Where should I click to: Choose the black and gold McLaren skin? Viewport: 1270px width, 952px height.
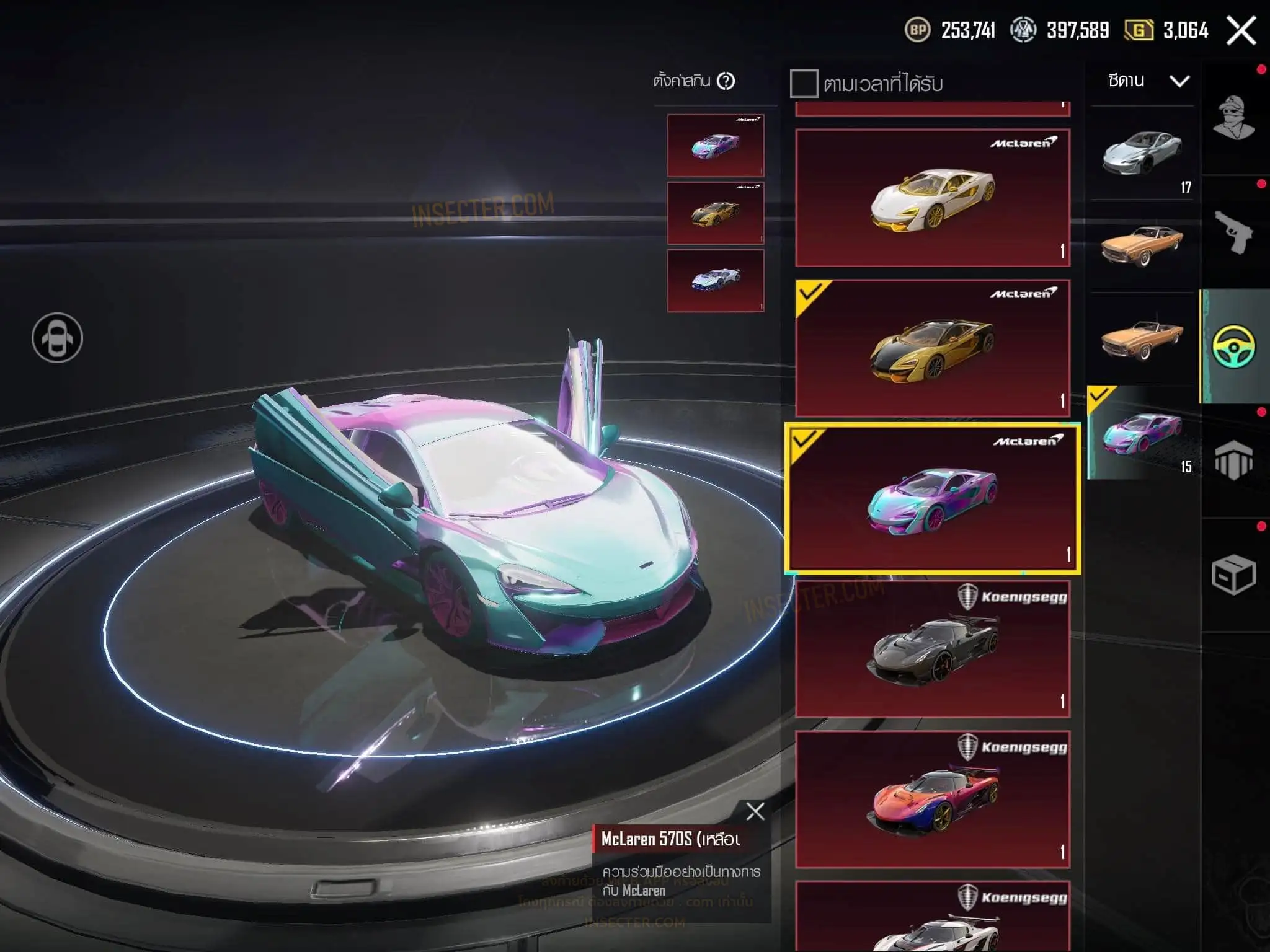(933, 348)
